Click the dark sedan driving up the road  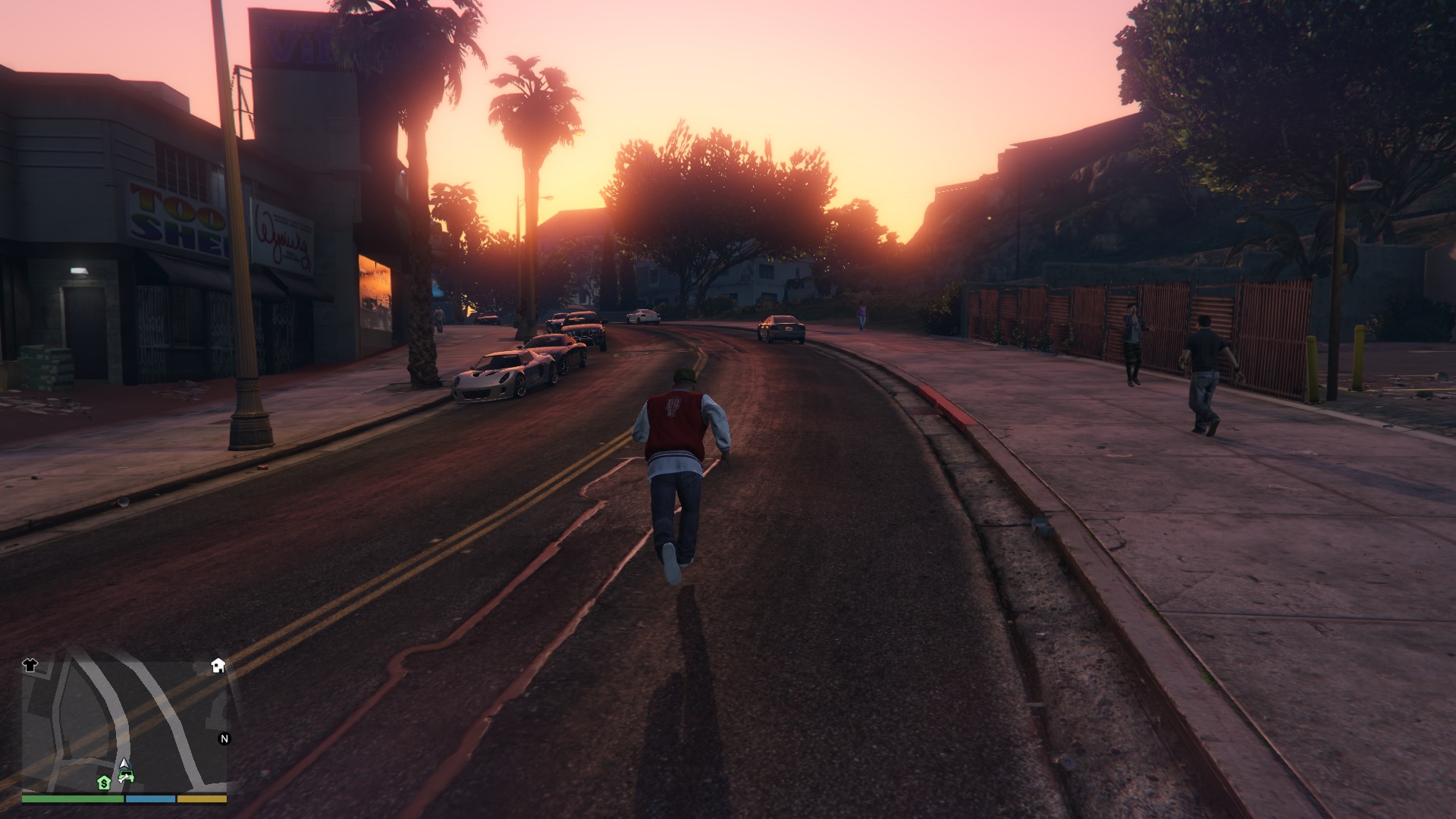(781, 330)
